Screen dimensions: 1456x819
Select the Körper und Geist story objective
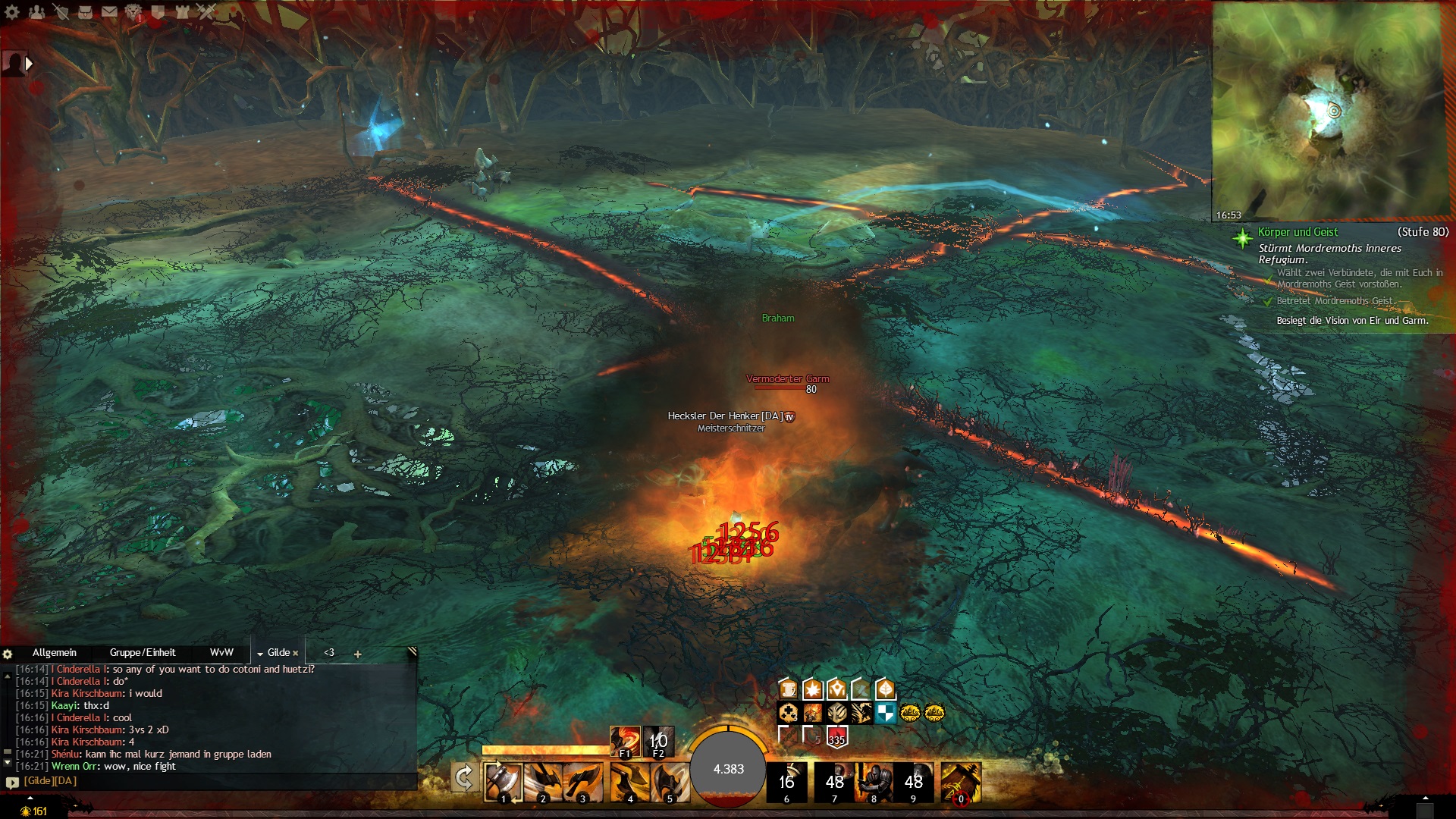tap(1297, 232)
